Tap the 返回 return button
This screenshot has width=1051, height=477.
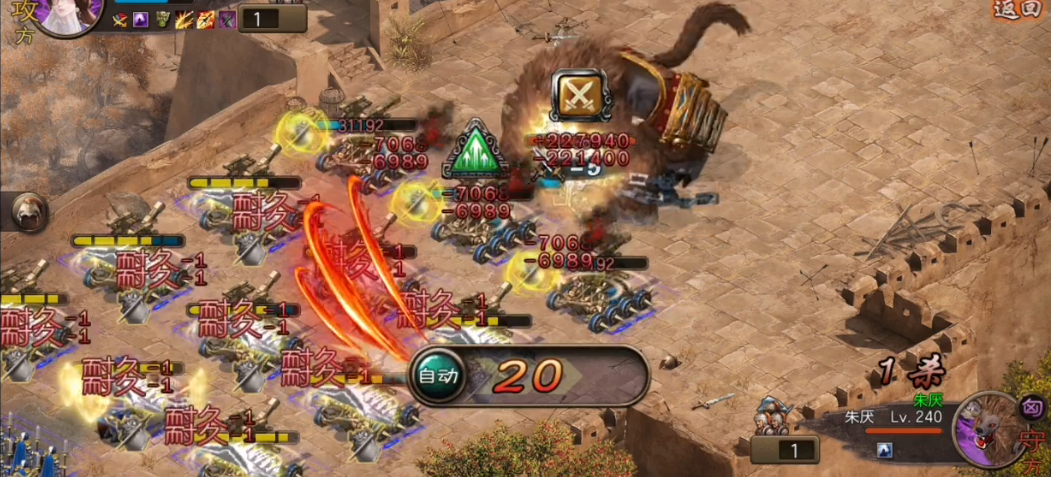(1020, 9)
